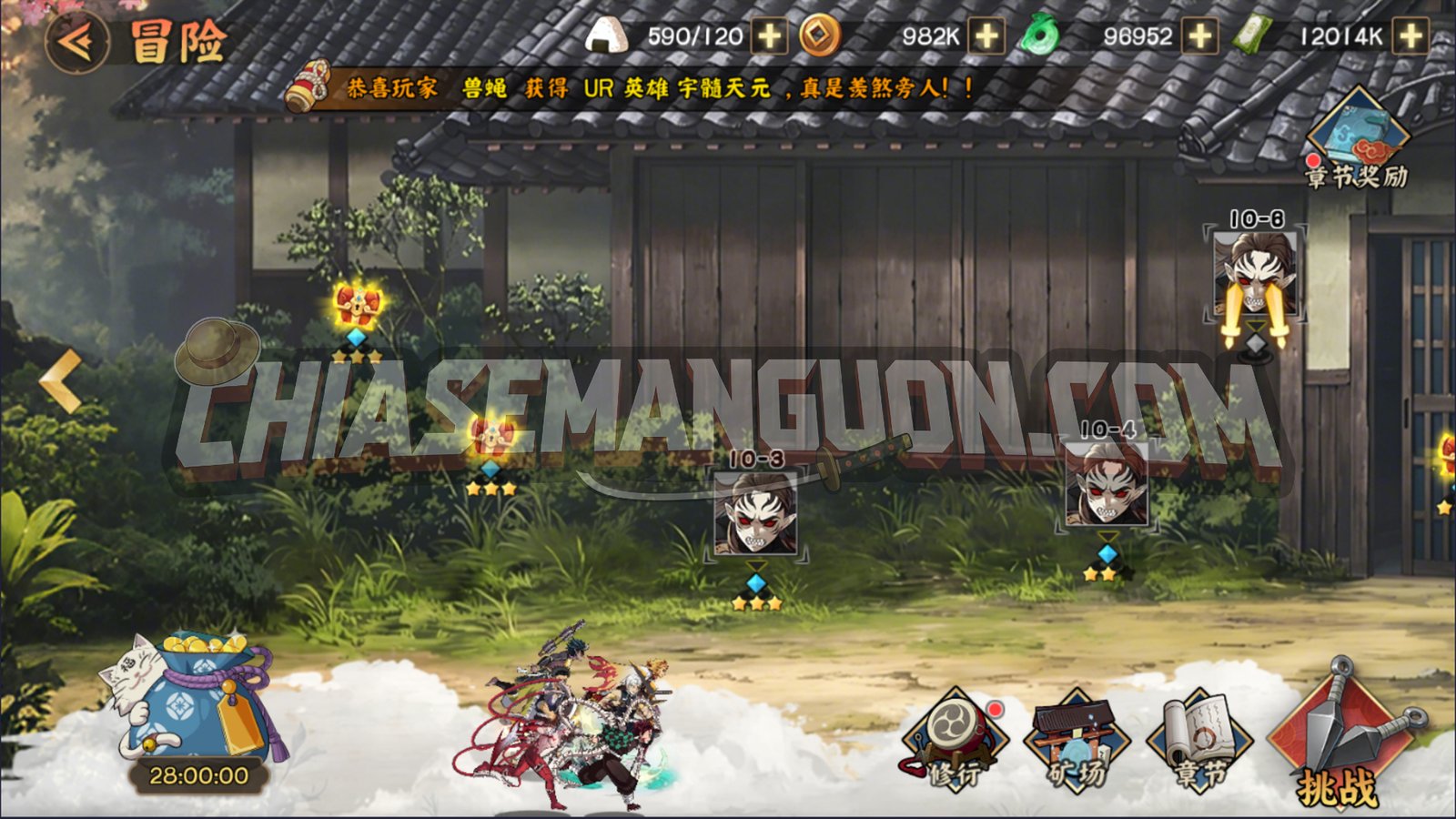Add more green jade currency
The image size is (1456, 819).
pyautogui.click(x=1200, y=37)
